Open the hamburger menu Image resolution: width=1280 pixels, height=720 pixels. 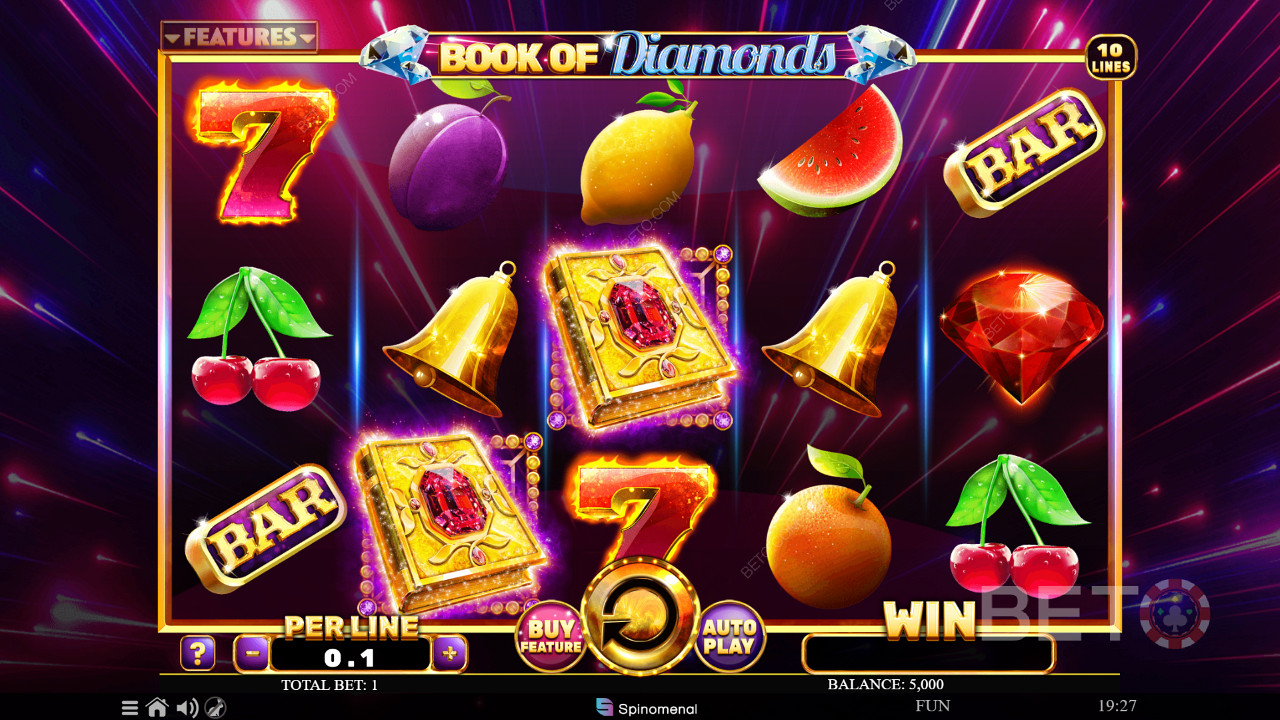[x=130, y=708]
